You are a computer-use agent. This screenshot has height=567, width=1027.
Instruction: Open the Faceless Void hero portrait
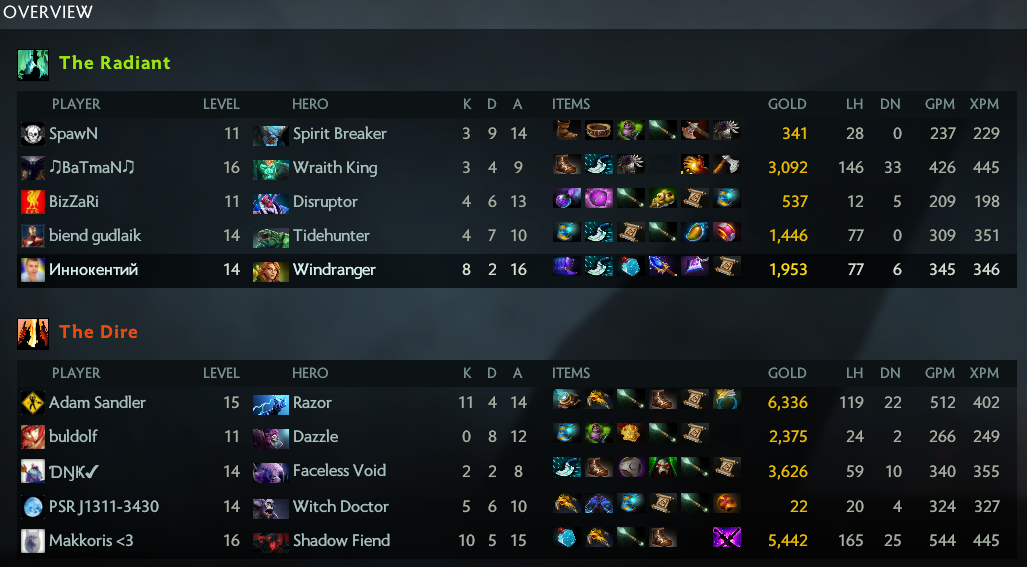(x=270, y=471)
